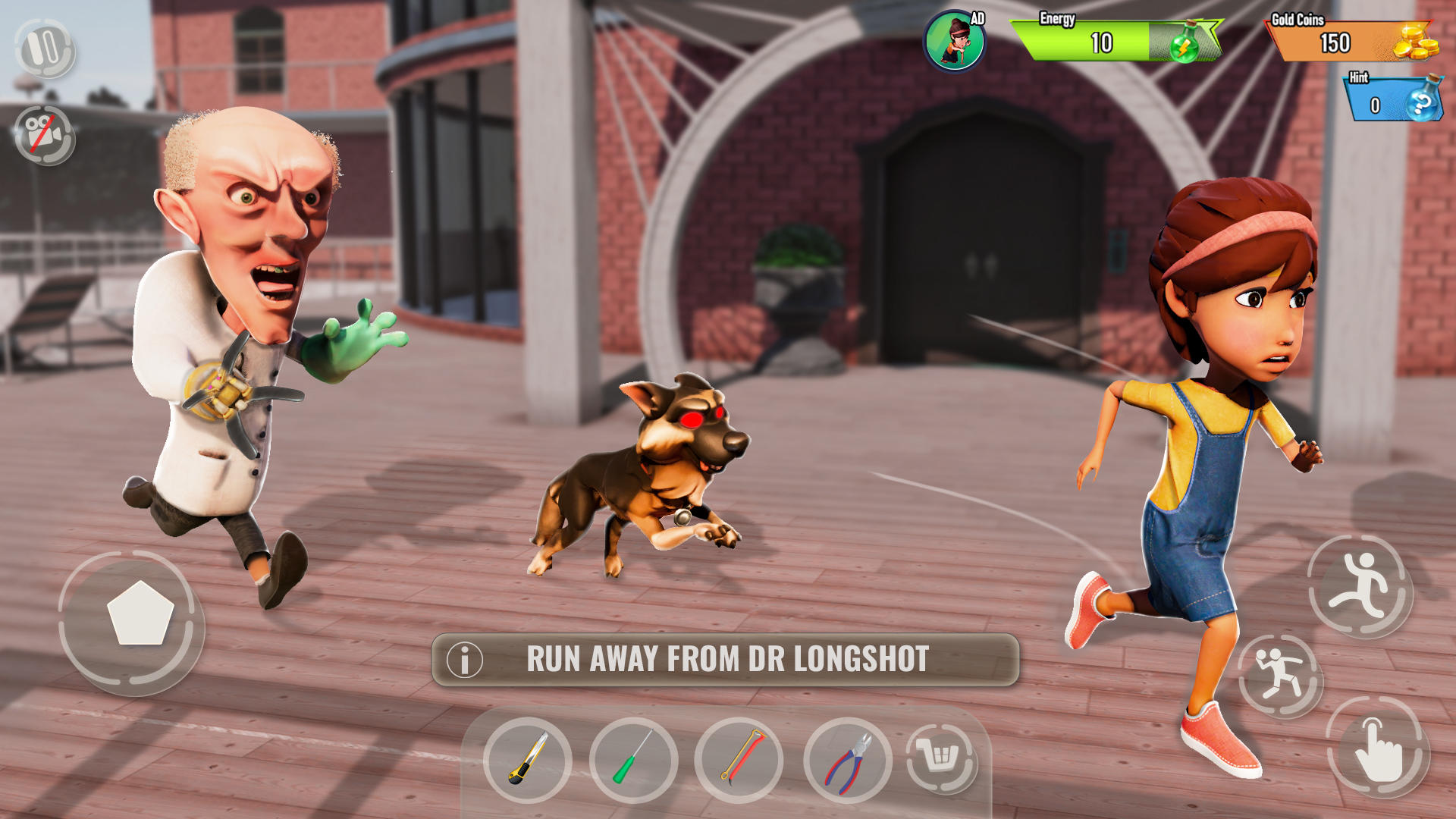Viewport: 1456px width, 819px height.
Task: Tap the pointing-hand interact button
Action: point(1378,747)
